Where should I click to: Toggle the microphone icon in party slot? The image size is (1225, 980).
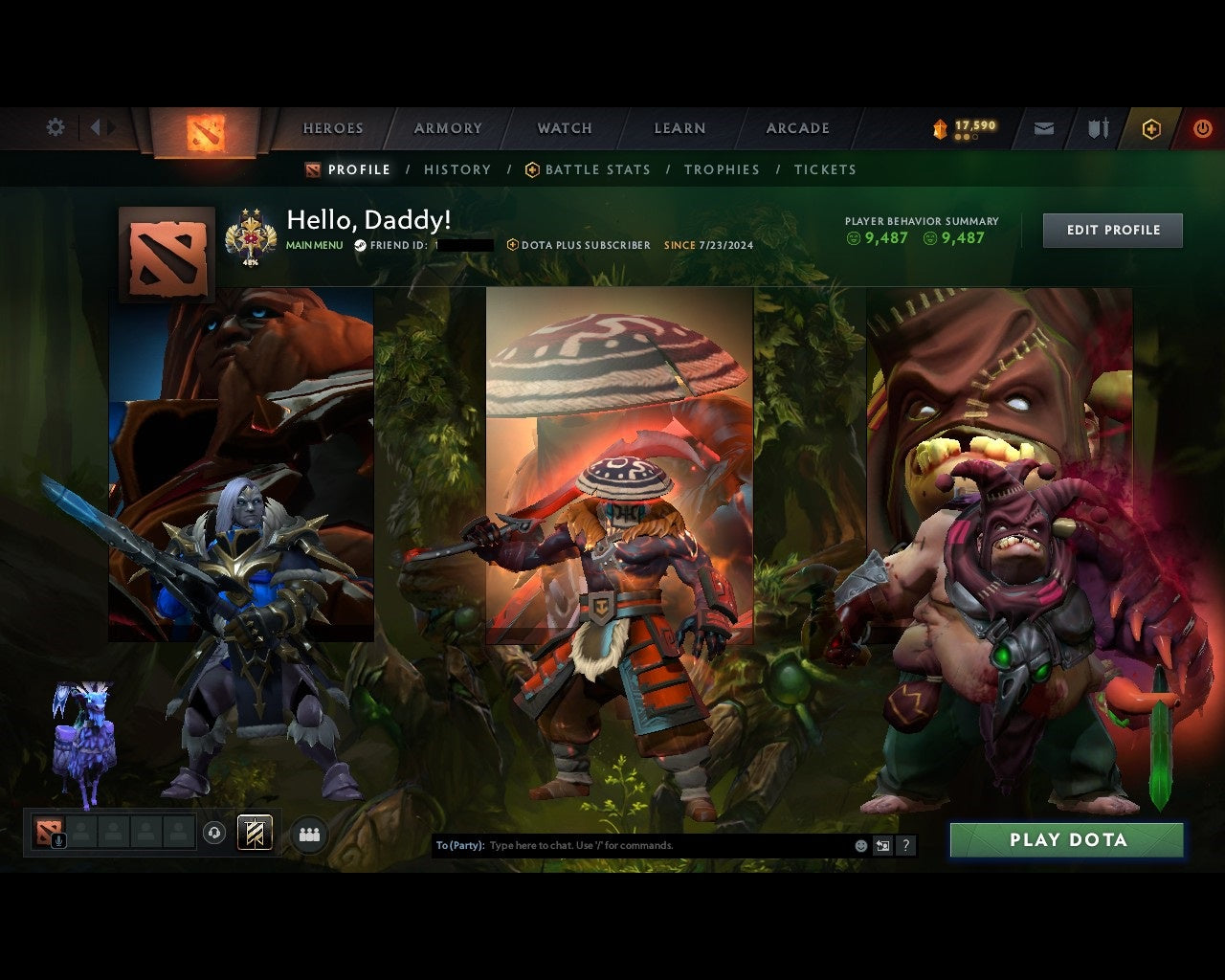[59, 842]
